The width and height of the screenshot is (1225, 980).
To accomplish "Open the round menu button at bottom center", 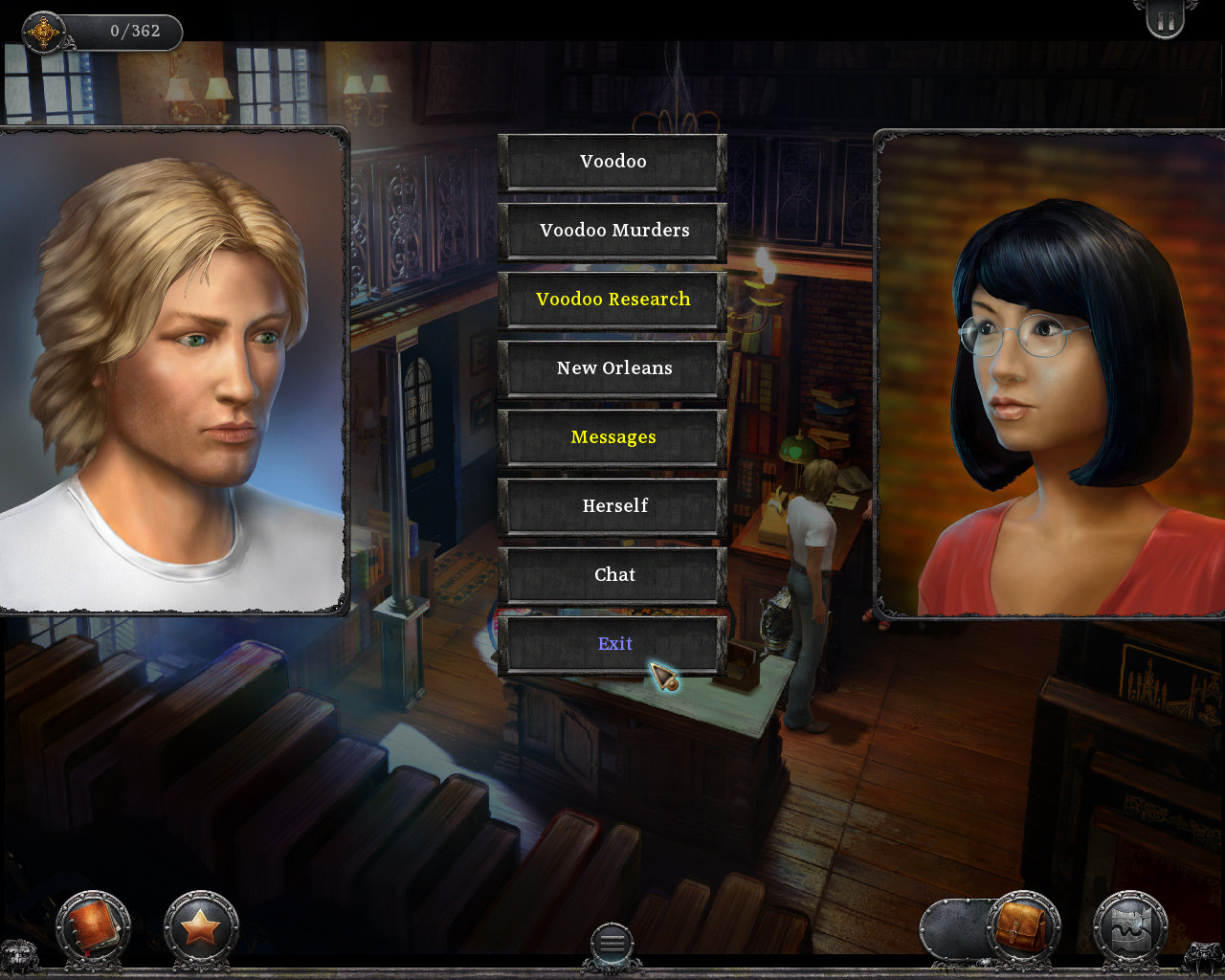I will tap(612, 943).
